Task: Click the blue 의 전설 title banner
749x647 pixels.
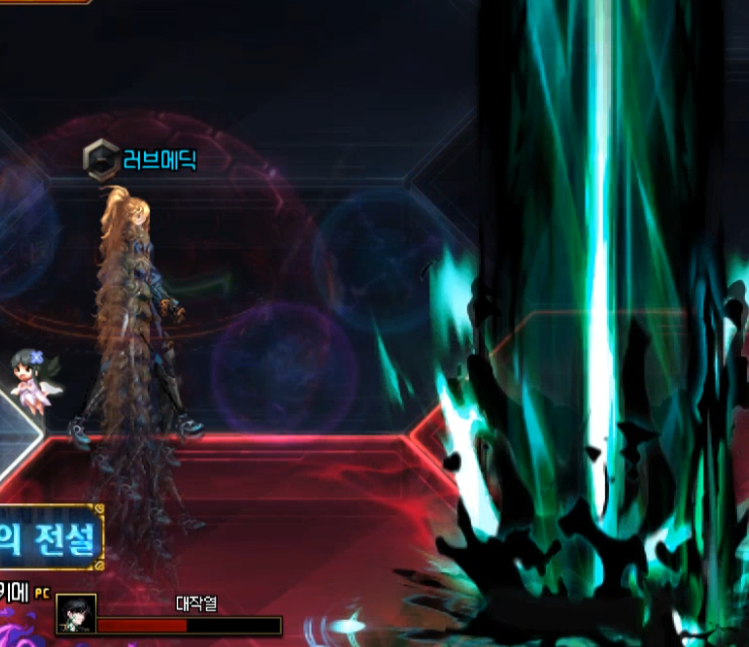Action: point(51,537)
